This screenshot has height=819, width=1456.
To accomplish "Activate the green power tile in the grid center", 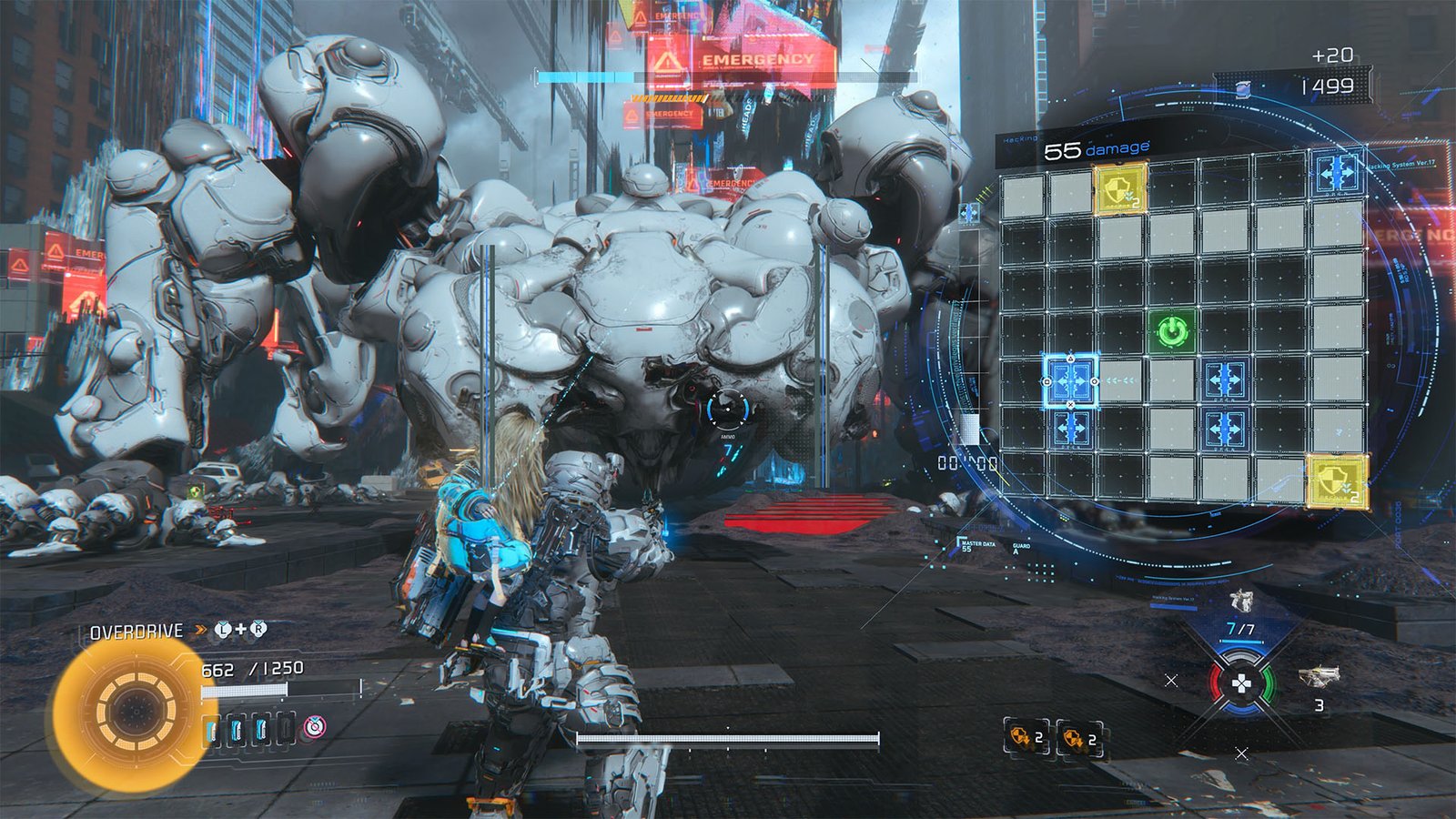I will point(1172,331).
